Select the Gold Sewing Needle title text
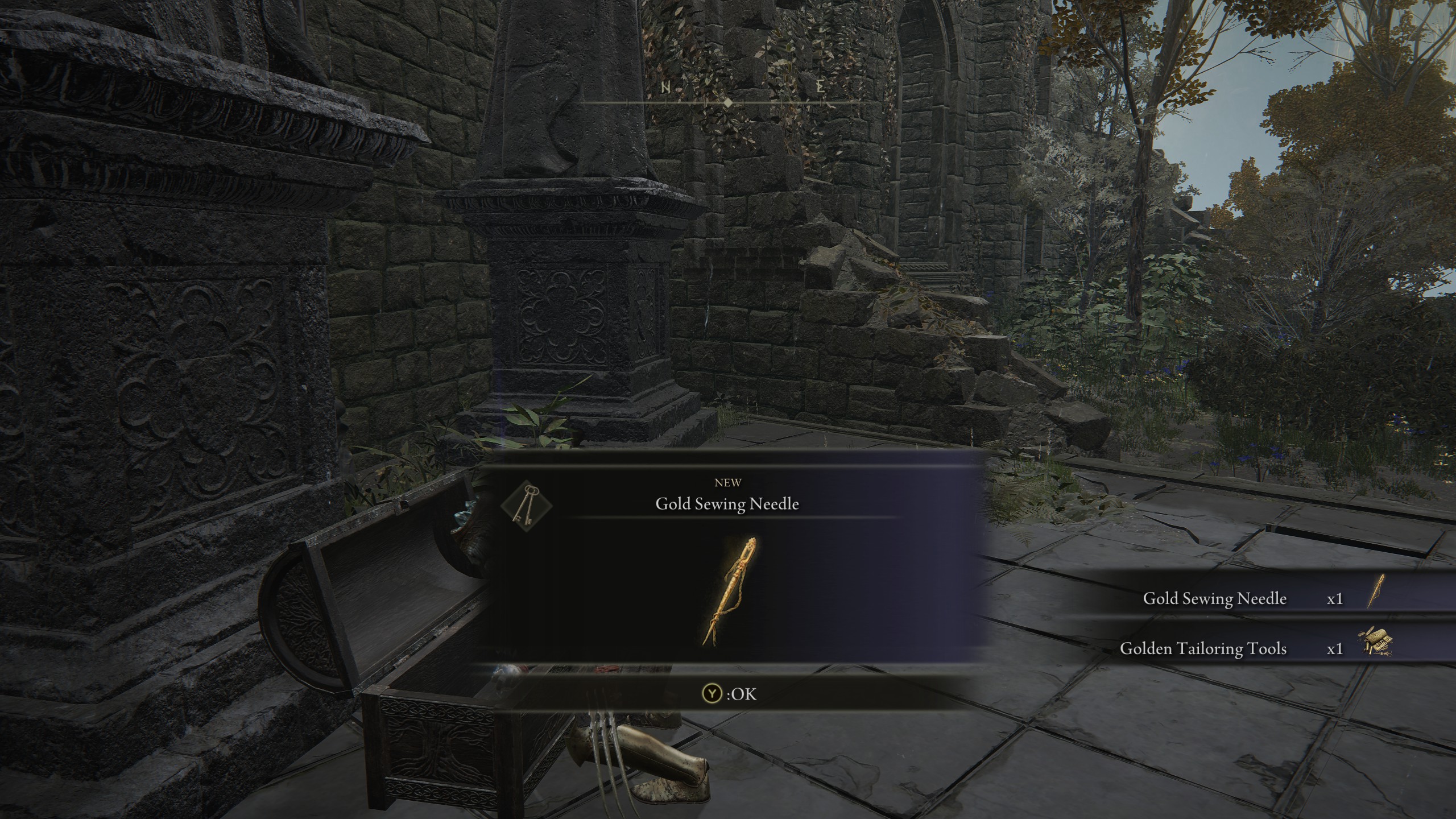Image resolution: width=1456 pixels, height=819 pixels. (727, 503)
